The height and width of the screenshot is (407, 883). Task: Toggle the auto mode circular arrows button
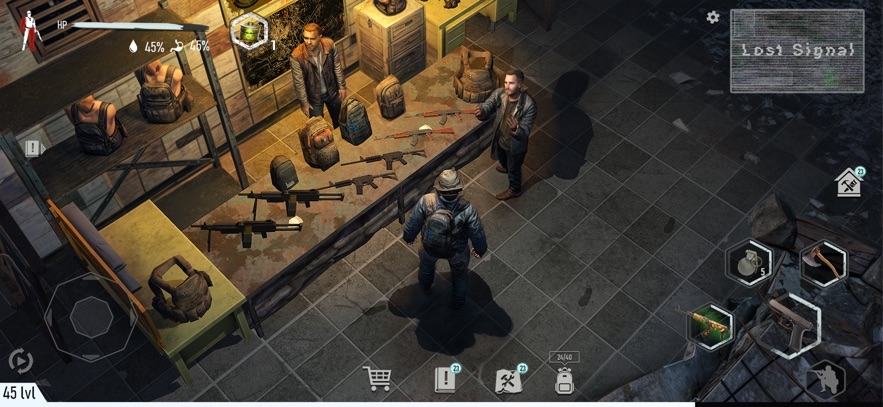click(20, 361)
